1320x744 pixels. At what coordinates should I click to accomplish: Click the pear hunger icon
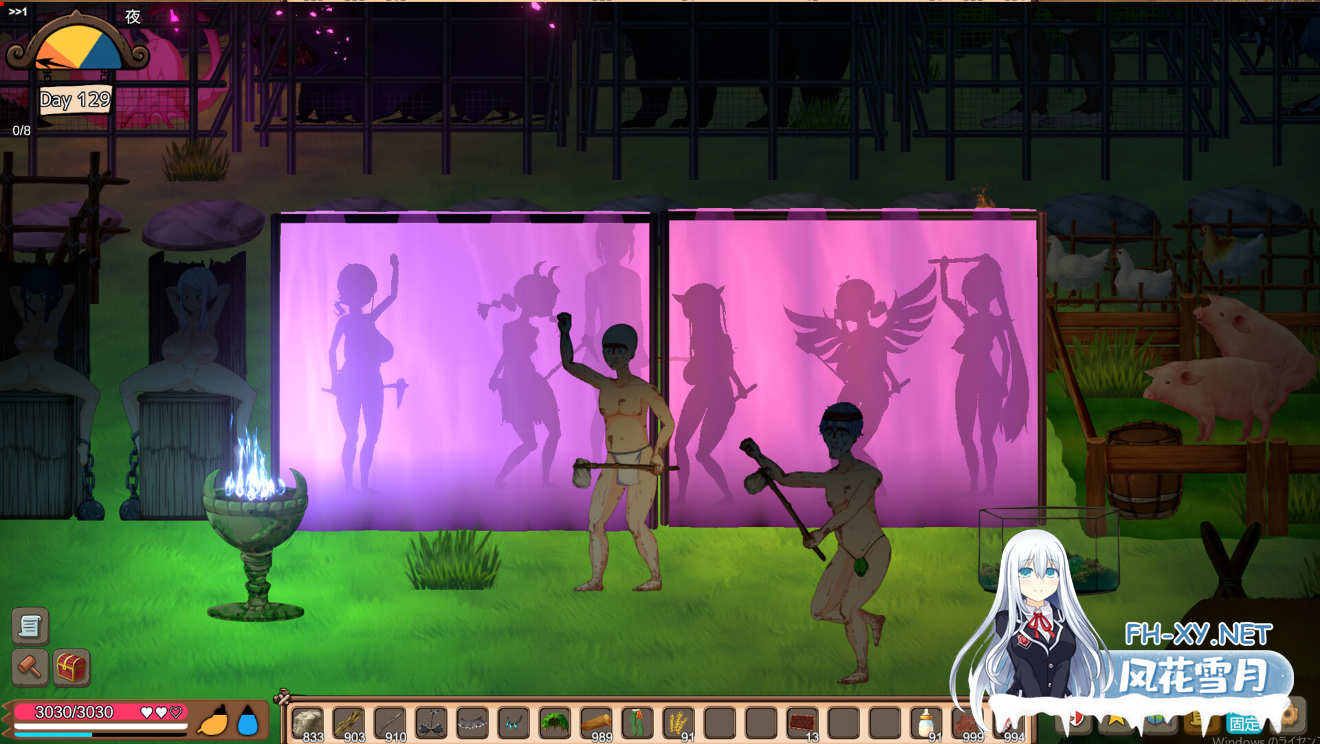coord(213,722)
